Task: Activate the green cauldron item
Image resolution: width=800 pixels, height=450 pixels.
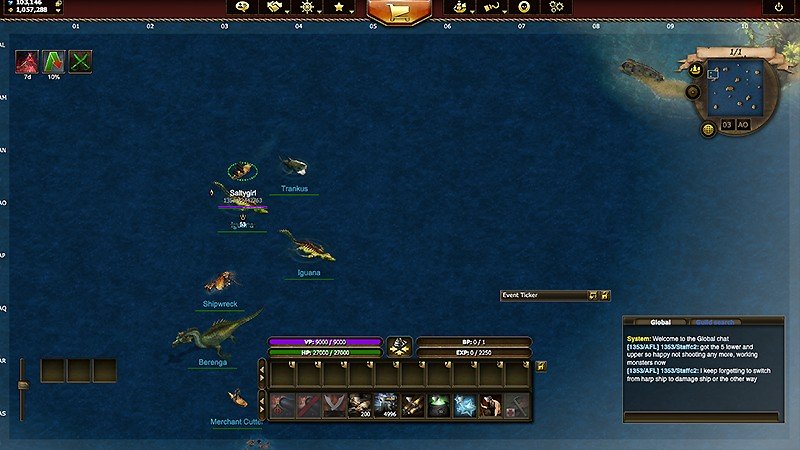Action: point(437,405)
